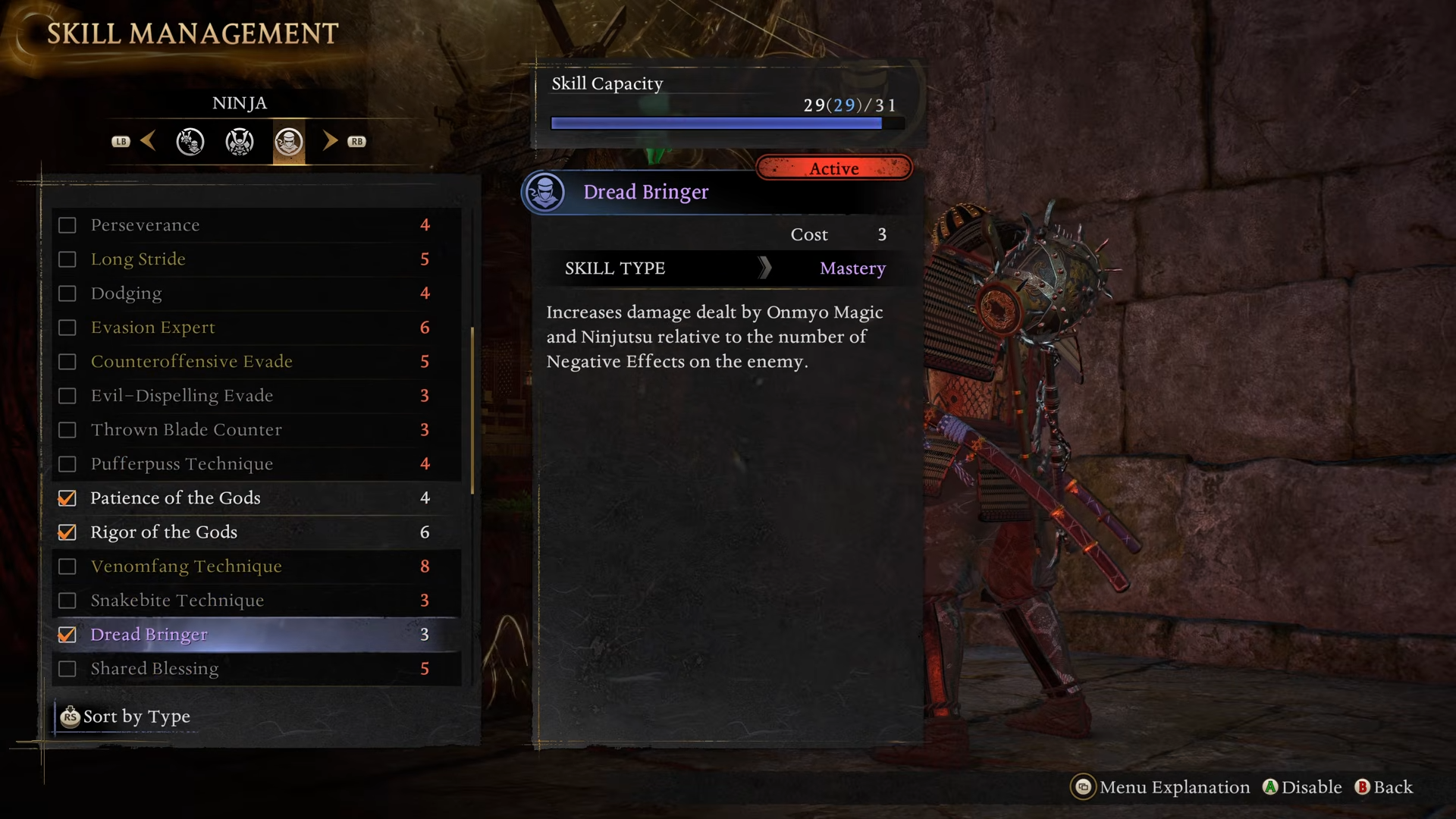1456x819 pixels.
Task: Select Evil-Dispelling Evade skill
Action: (181, 396)
